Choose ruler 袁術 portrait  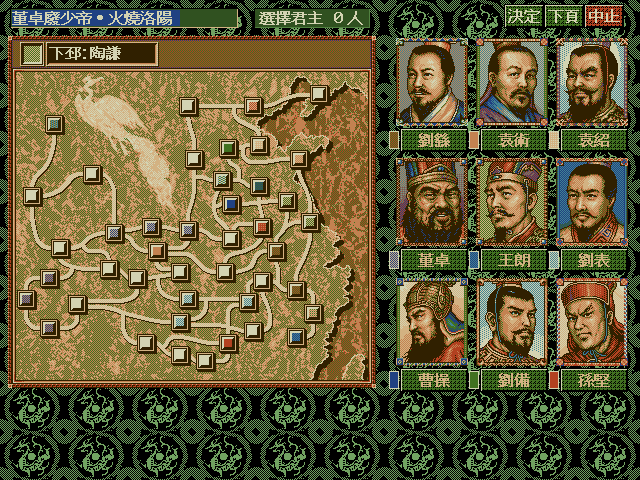512,84
